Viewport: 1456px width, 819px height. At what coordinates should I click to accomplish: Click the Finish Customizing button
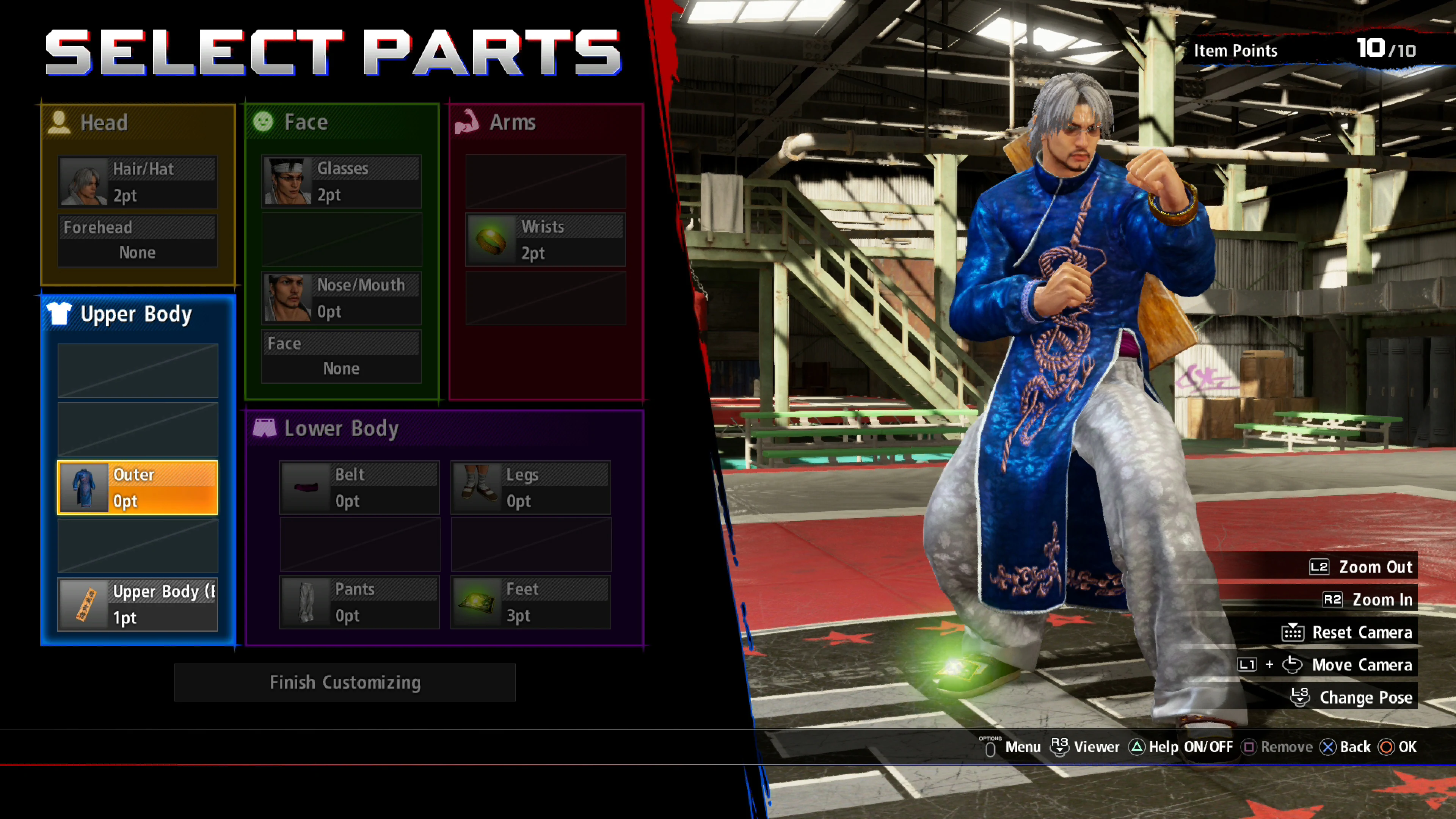coord(345,682)
